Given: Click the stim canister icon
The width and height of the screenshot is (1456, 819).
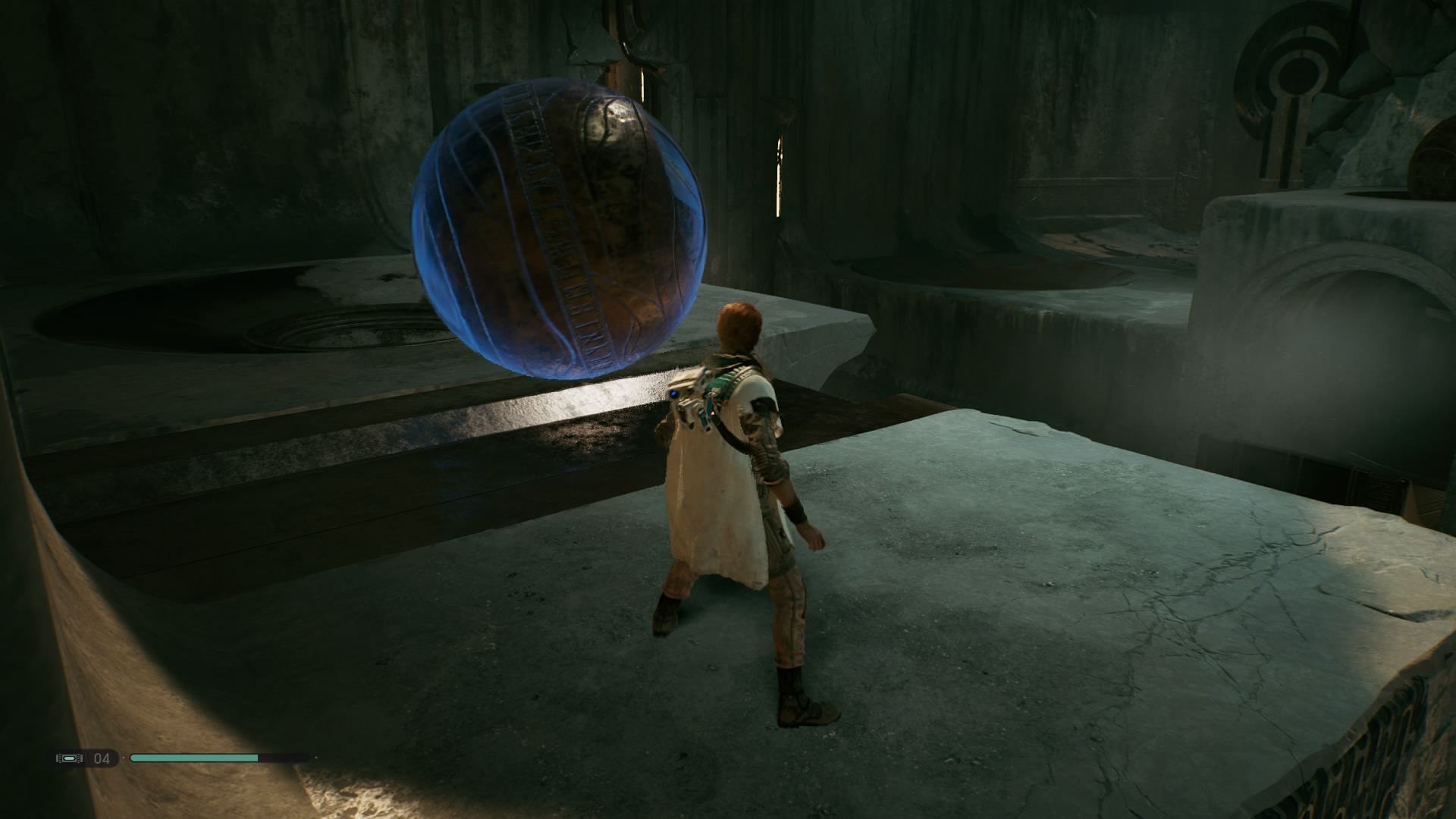Looking at the screenshot, I should (x=68, y=758).
